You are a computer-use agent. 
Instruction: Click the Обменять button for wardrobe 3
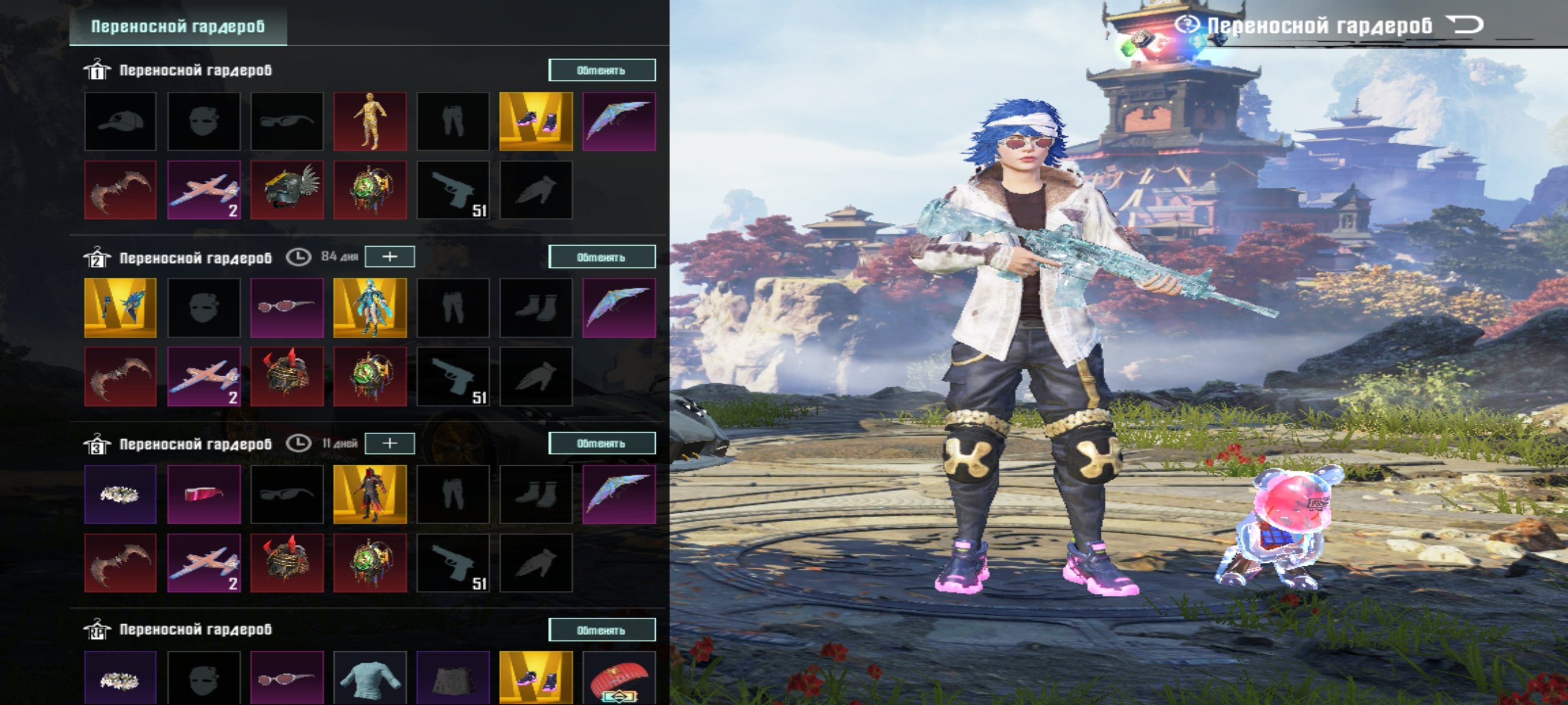click(601, 443)
